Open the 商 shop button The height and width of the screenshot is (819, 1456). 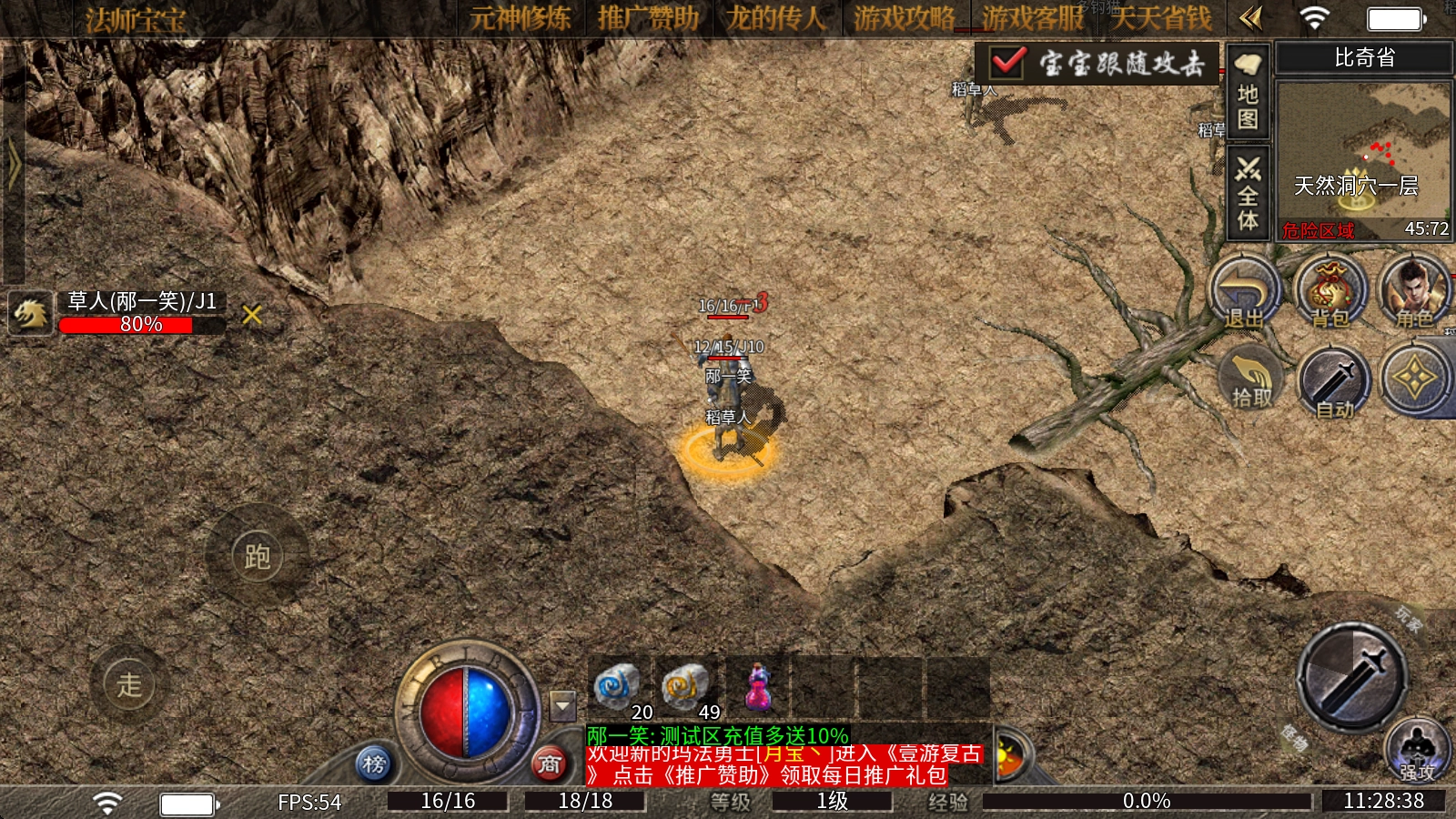549,763
